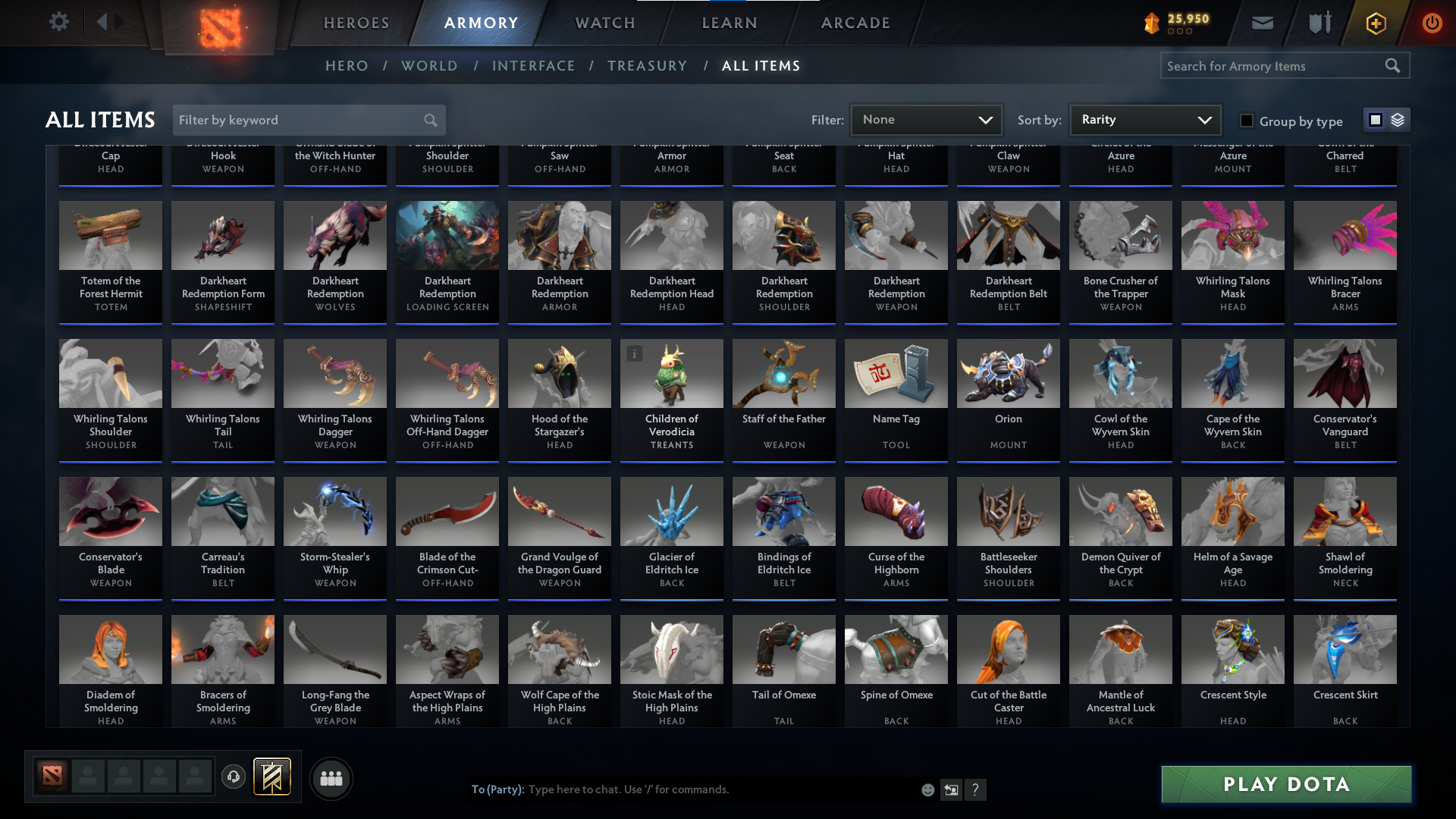
Task: Switch item display to stacked layers view
Action: pyautogui.click(x=1398, y=120)
